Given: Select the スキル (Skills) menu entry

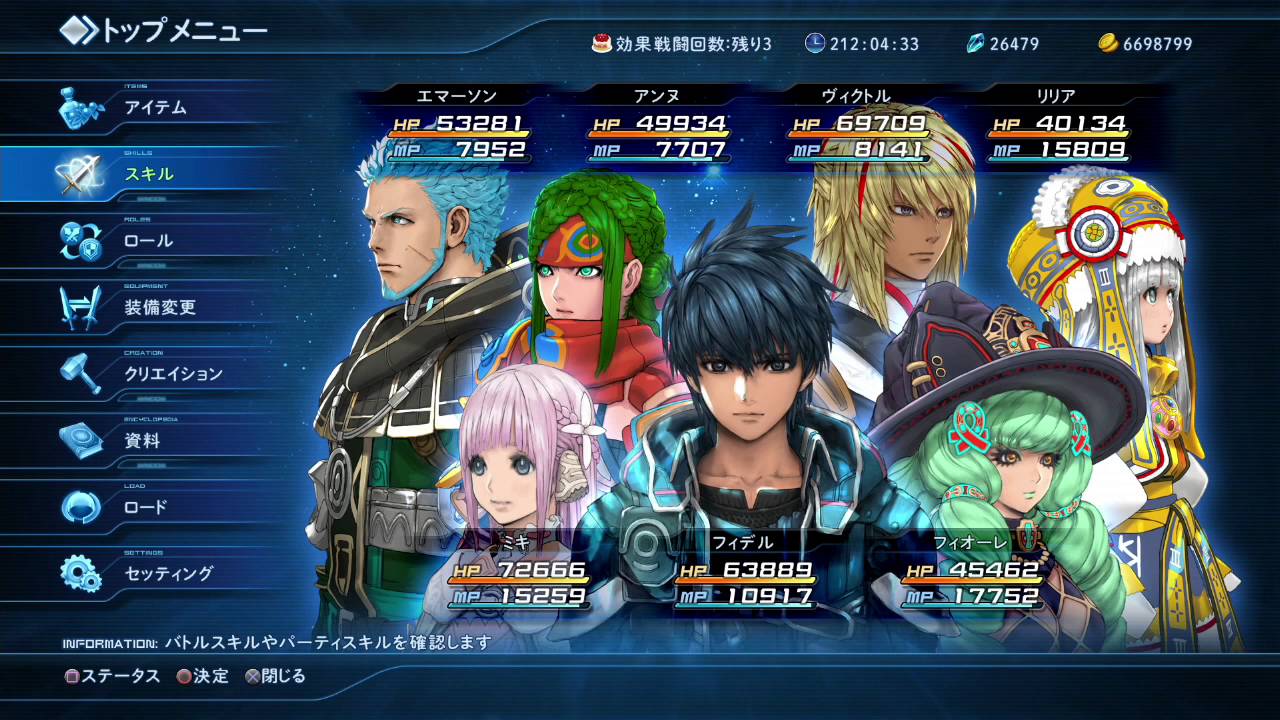Looking at the screenshot, I should [x=149, y=174].
